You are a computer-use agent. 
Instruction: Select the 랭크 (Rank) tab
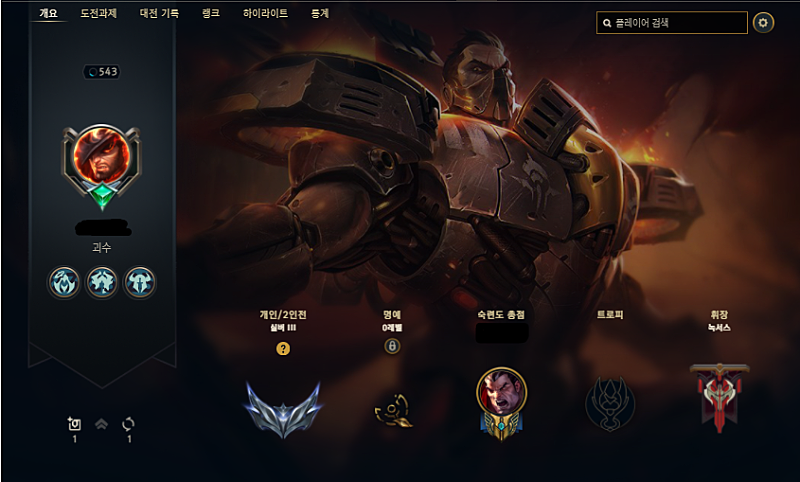click(x=210, y=14)
